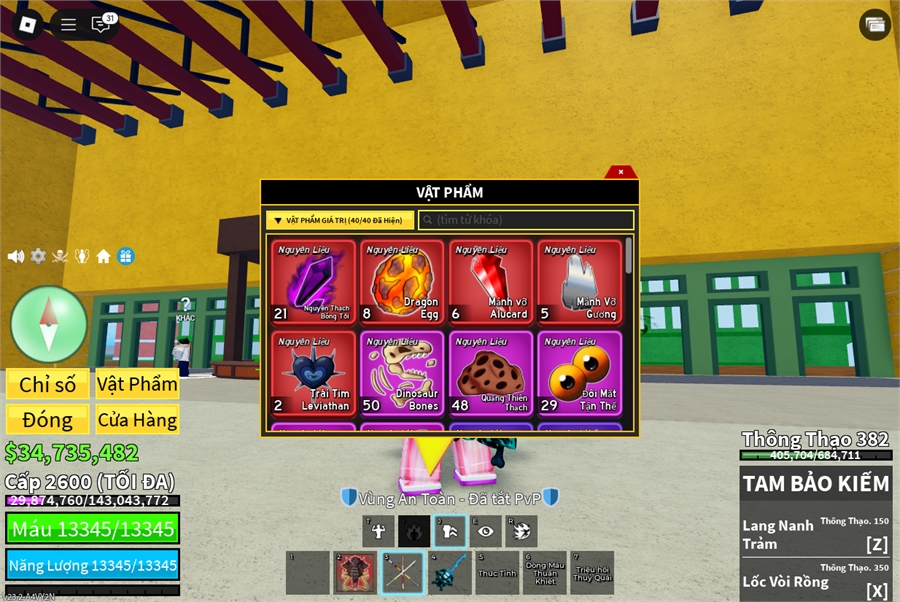
Task: Toggle the sound speaker icon
Action: pyautogui.click(x=16, y=256)
